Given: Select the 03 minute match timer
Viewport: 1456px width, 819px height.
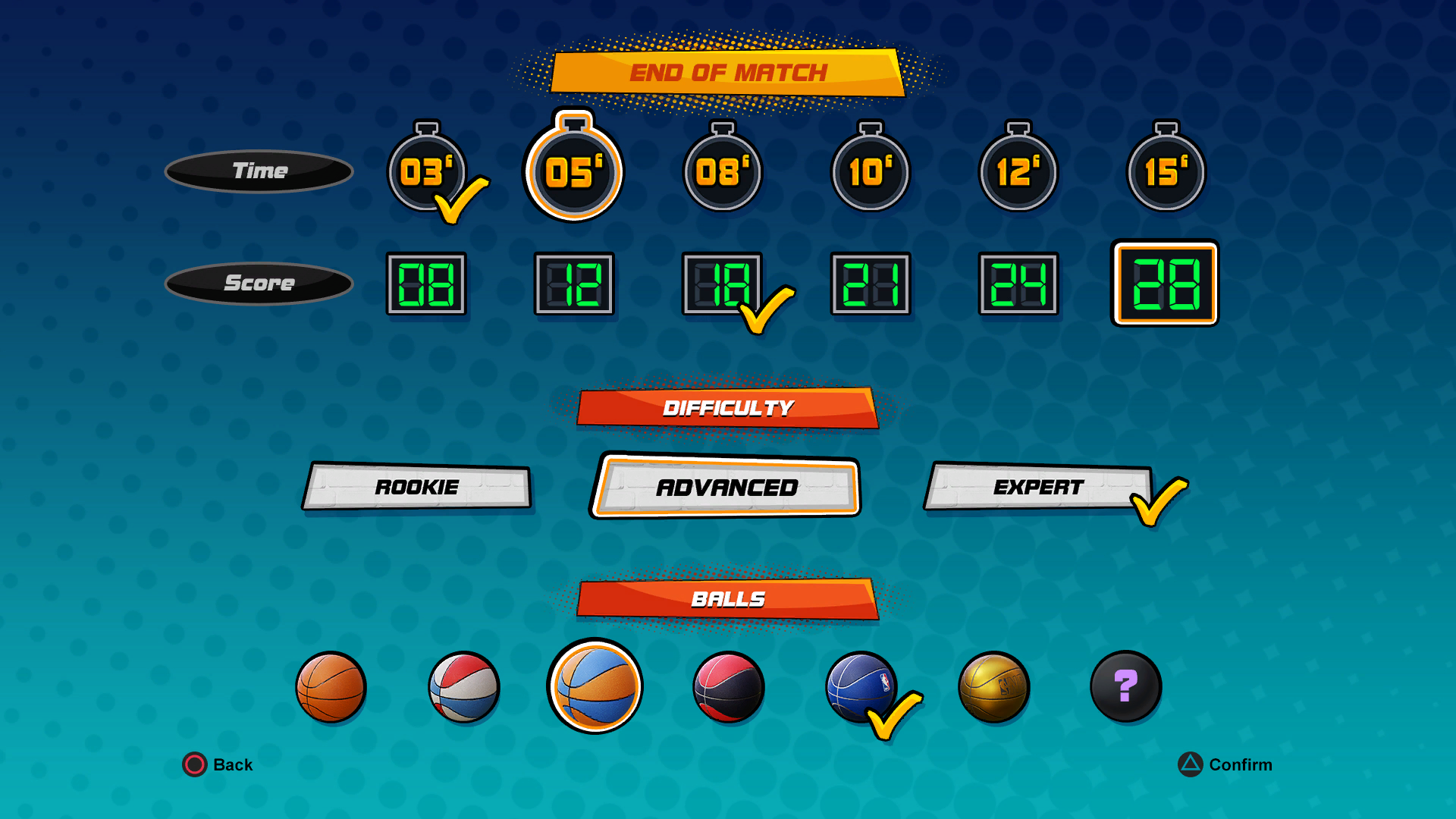Looking at the screenshot, I should (x=426, y=172).
